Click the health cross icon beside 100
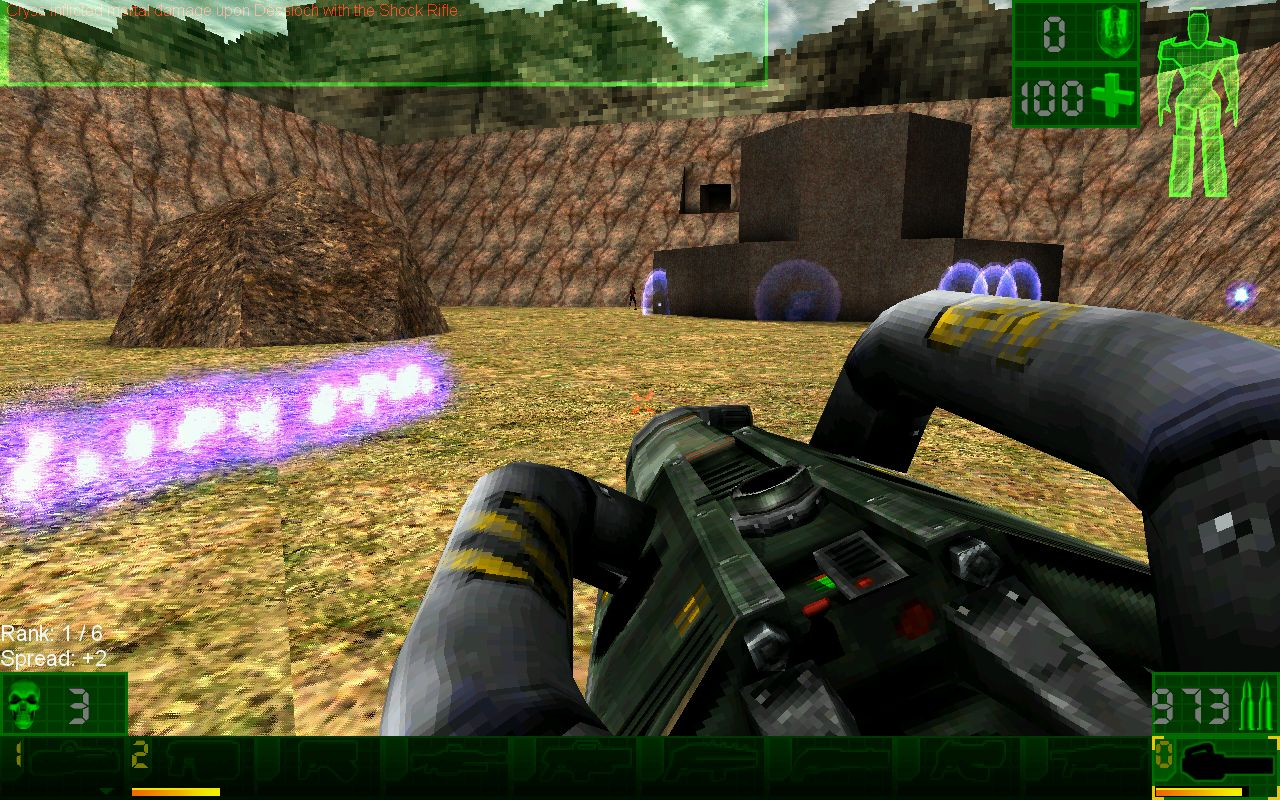The height and width of the screenshot is (800, 1280). coord(1112,95)
